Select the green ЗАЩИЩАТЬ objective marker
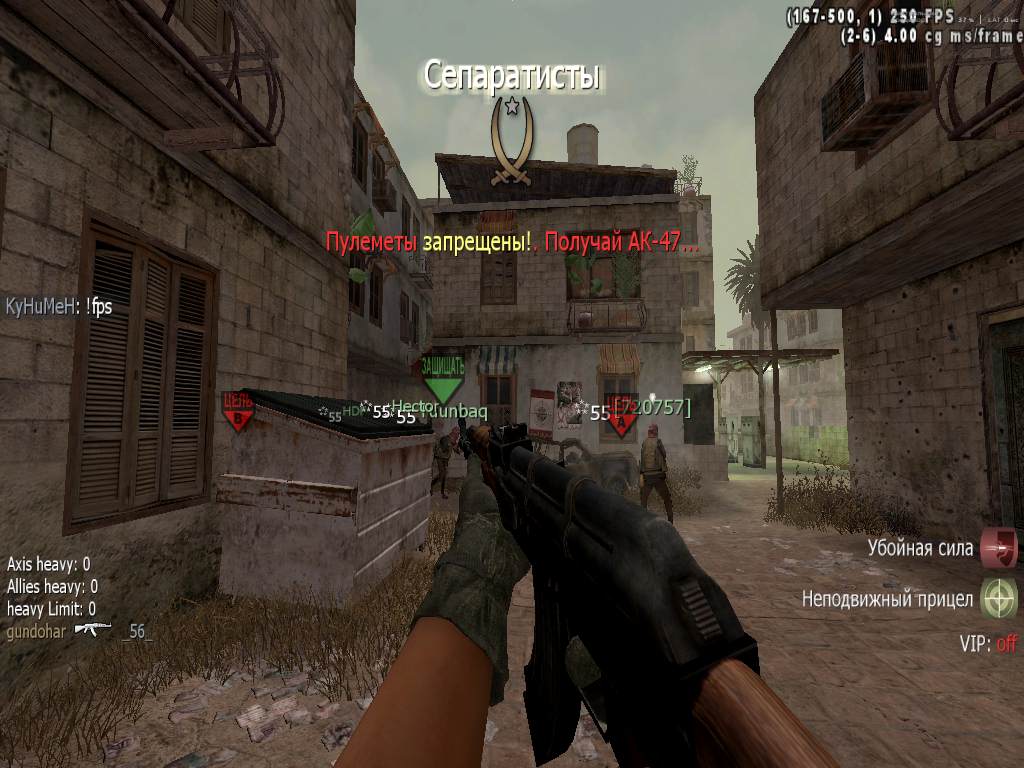The height and width of the screenshot is (768, 1024). (x=442, y=376)
